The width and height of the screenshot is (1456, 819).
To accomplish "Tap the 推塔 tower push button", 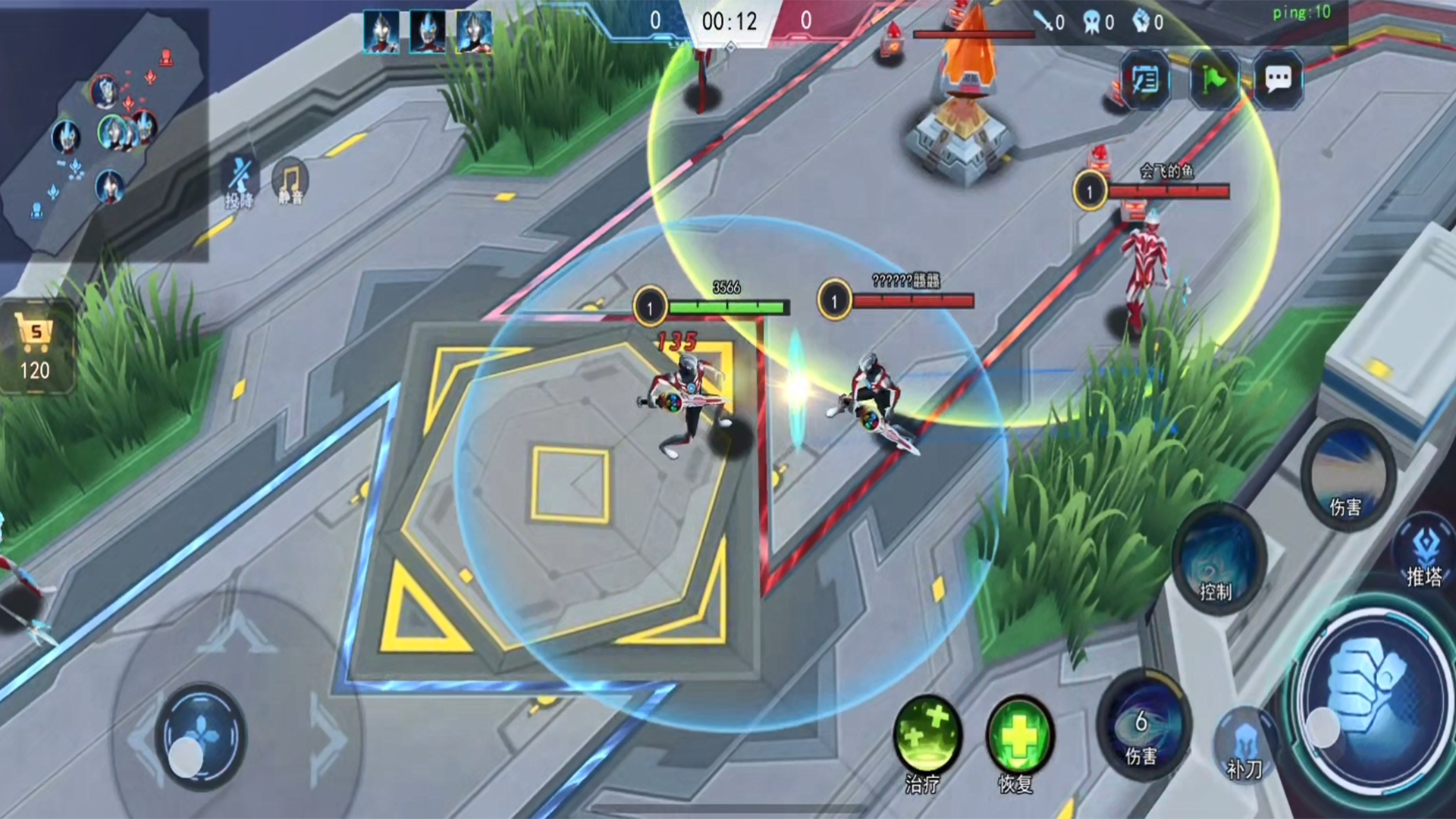I will click(1424, 555).
